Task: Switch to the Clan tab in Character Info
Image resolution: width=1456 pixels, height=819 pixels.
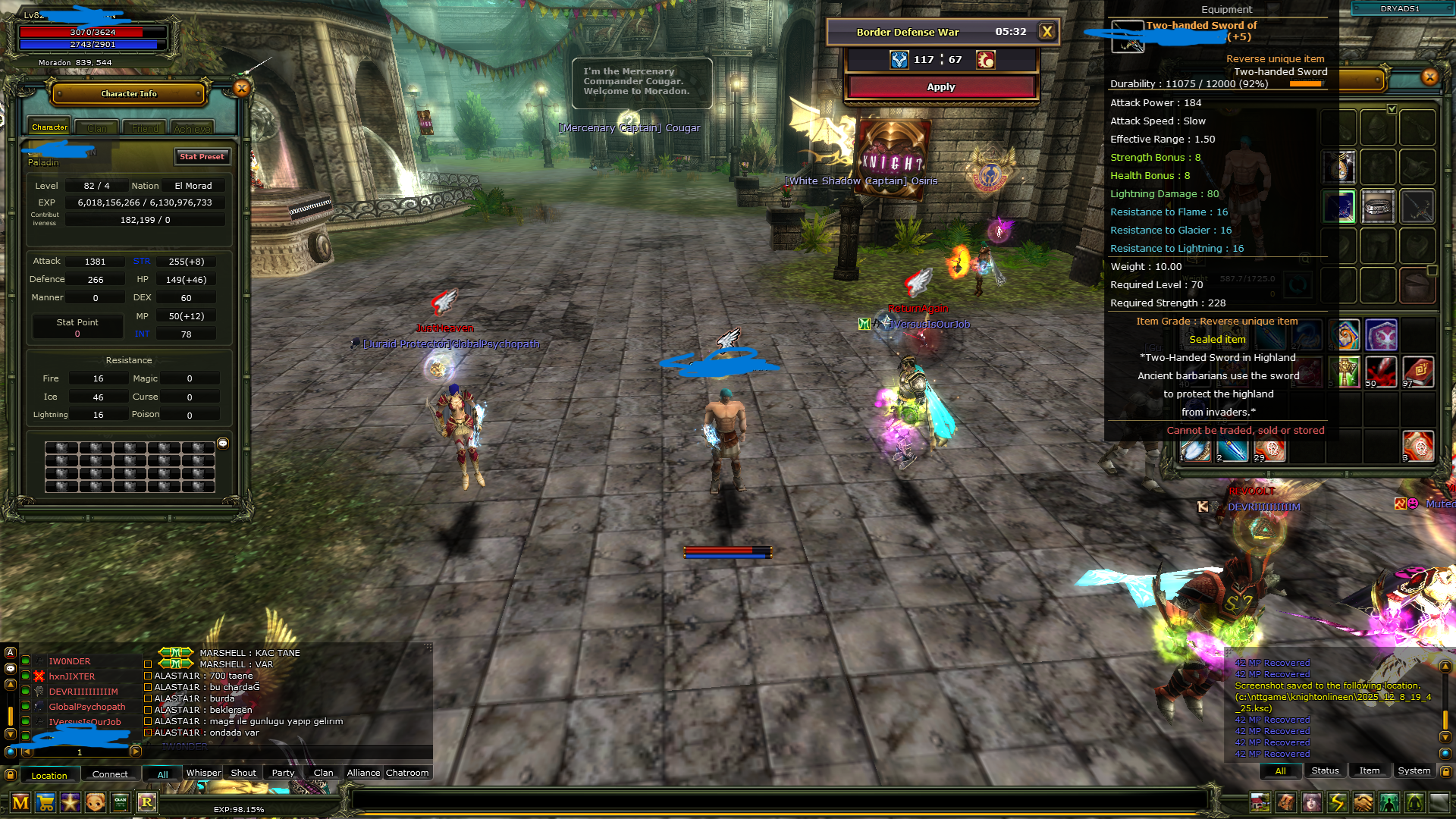Action: tap(97, 128)
